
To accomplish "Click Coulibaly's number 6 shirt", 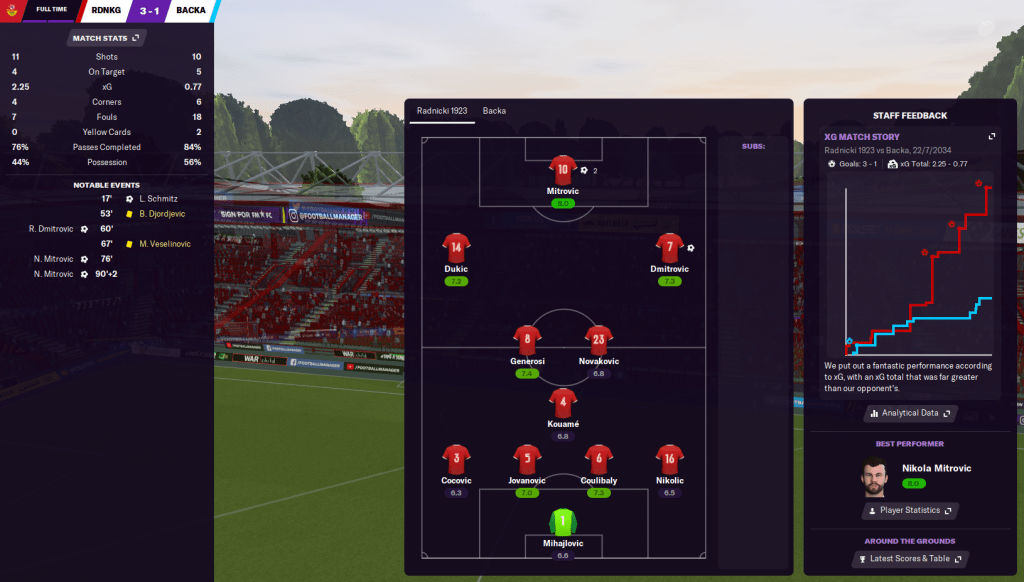I will [598, 460].
